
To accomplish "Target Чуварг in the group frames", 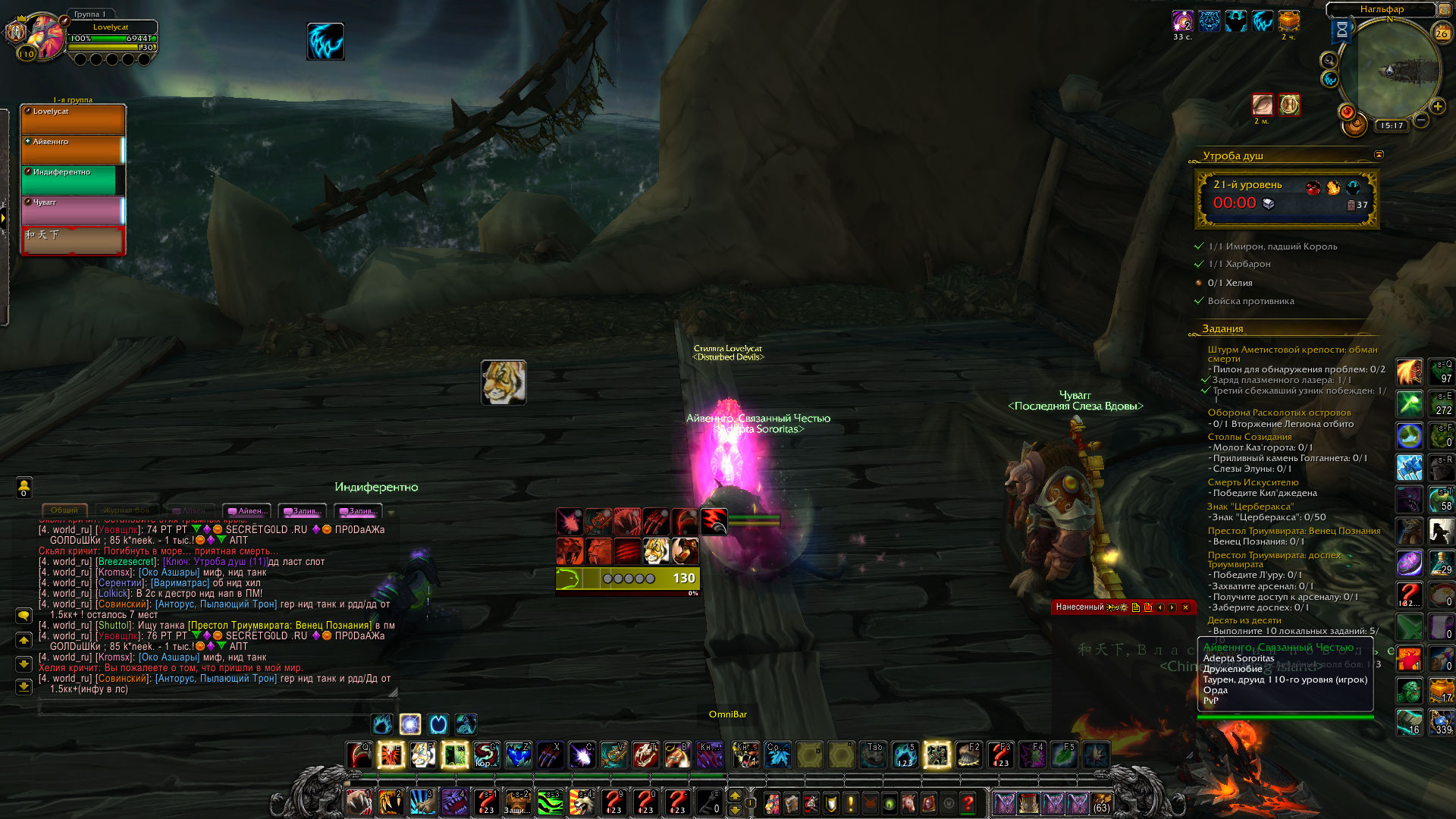I will (x=73, y=210).
